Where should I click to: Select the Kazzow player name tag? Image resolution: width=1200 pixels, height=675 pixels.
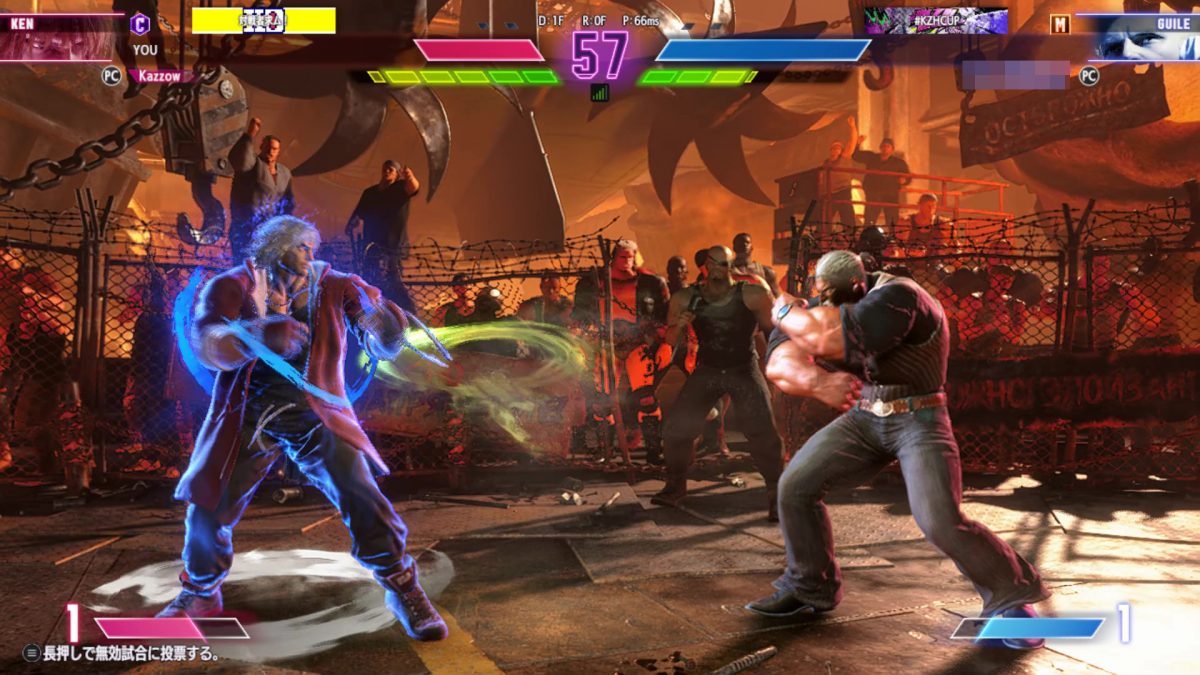tap(162, 75)
